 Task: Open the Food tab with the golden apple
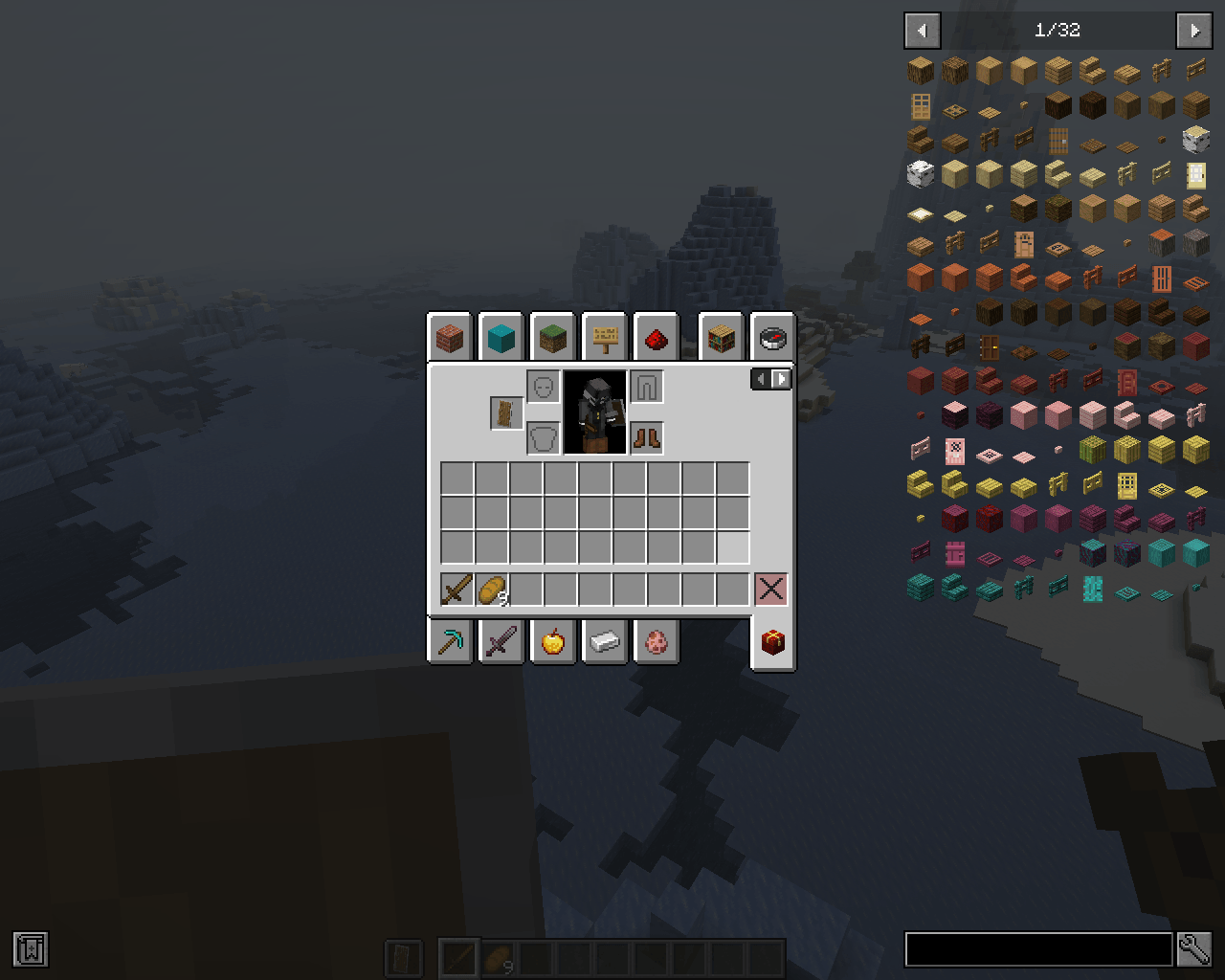click(x=553, y=642)
